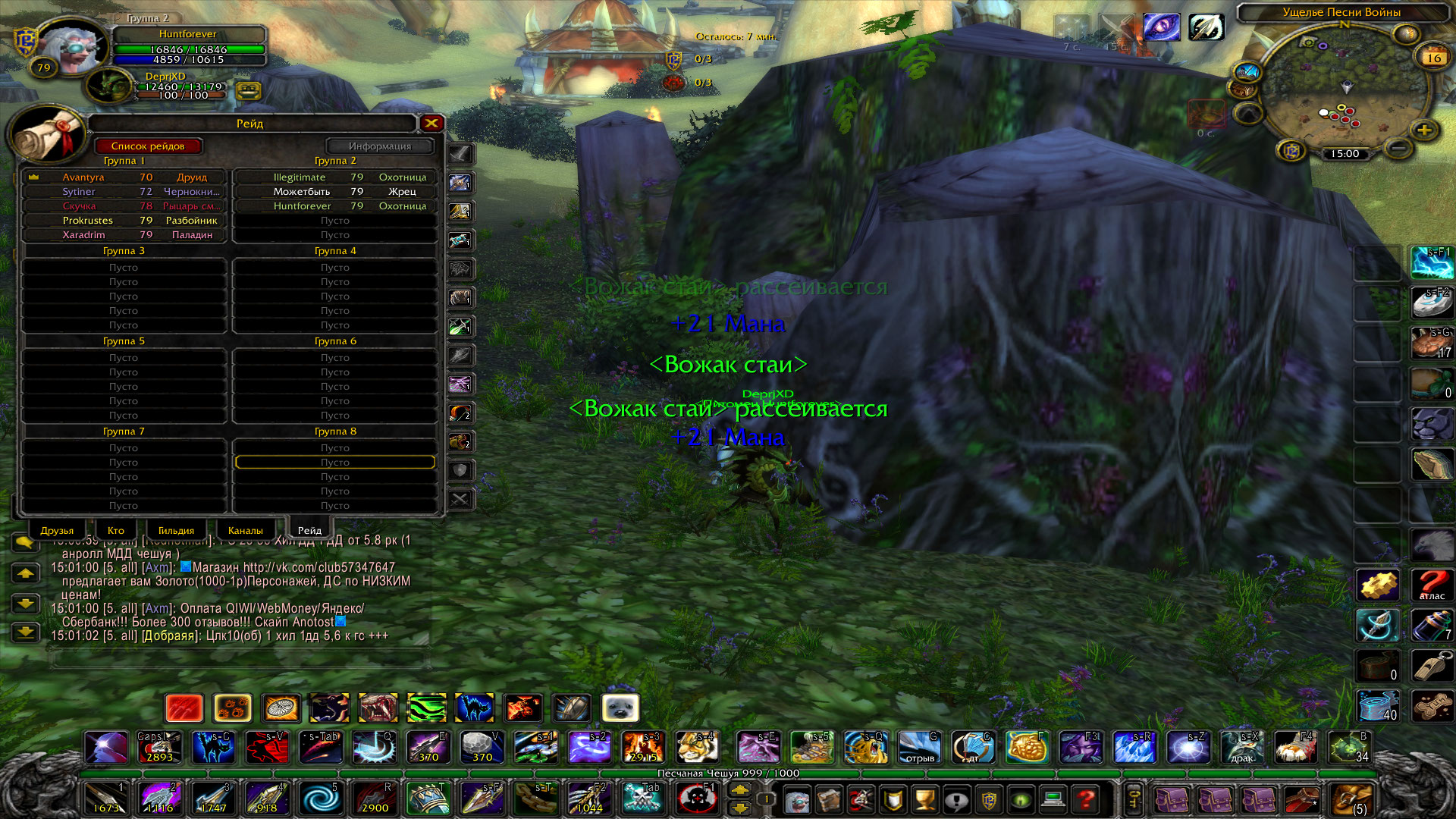1456x819 pixels.
Task: Click the red help question mark micro button
Action: (x=1086, y=799)
